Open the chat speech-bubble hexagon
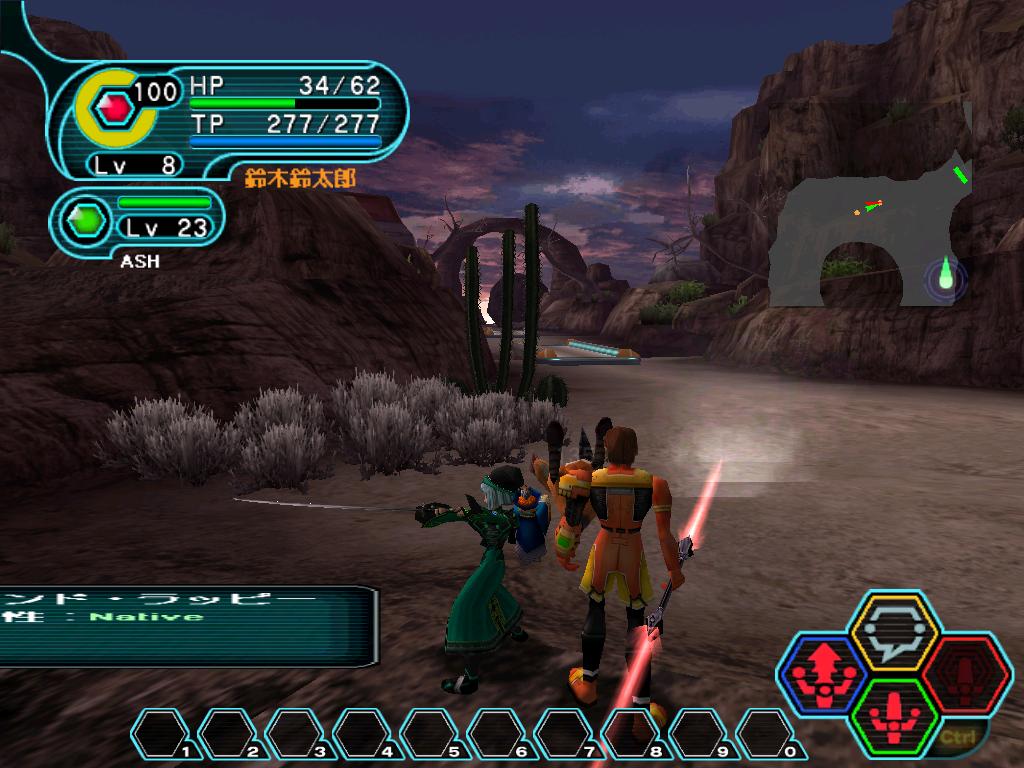 coord(892,634)
